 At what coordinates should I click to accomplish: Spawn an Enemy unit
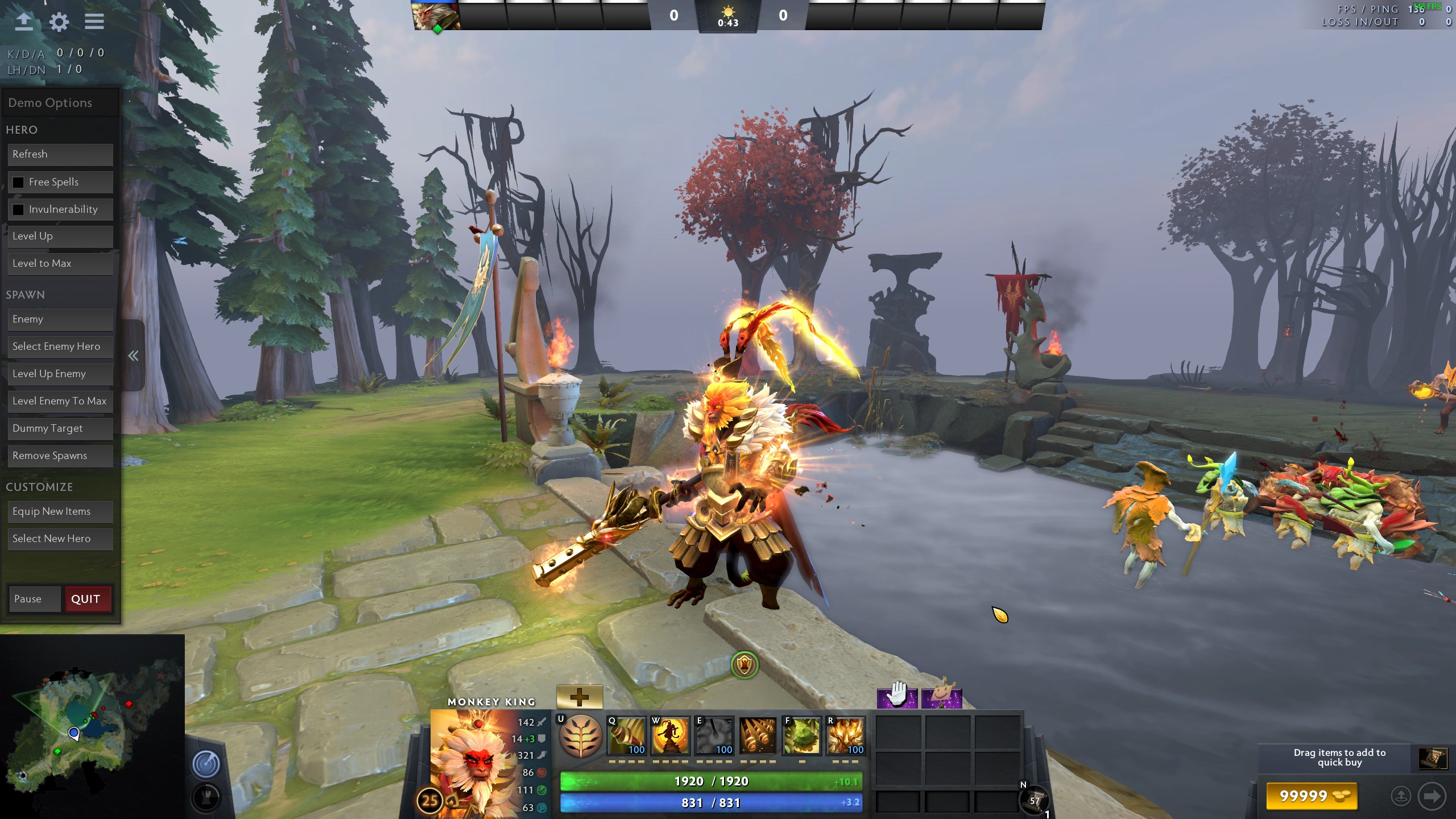click(60, 319)
